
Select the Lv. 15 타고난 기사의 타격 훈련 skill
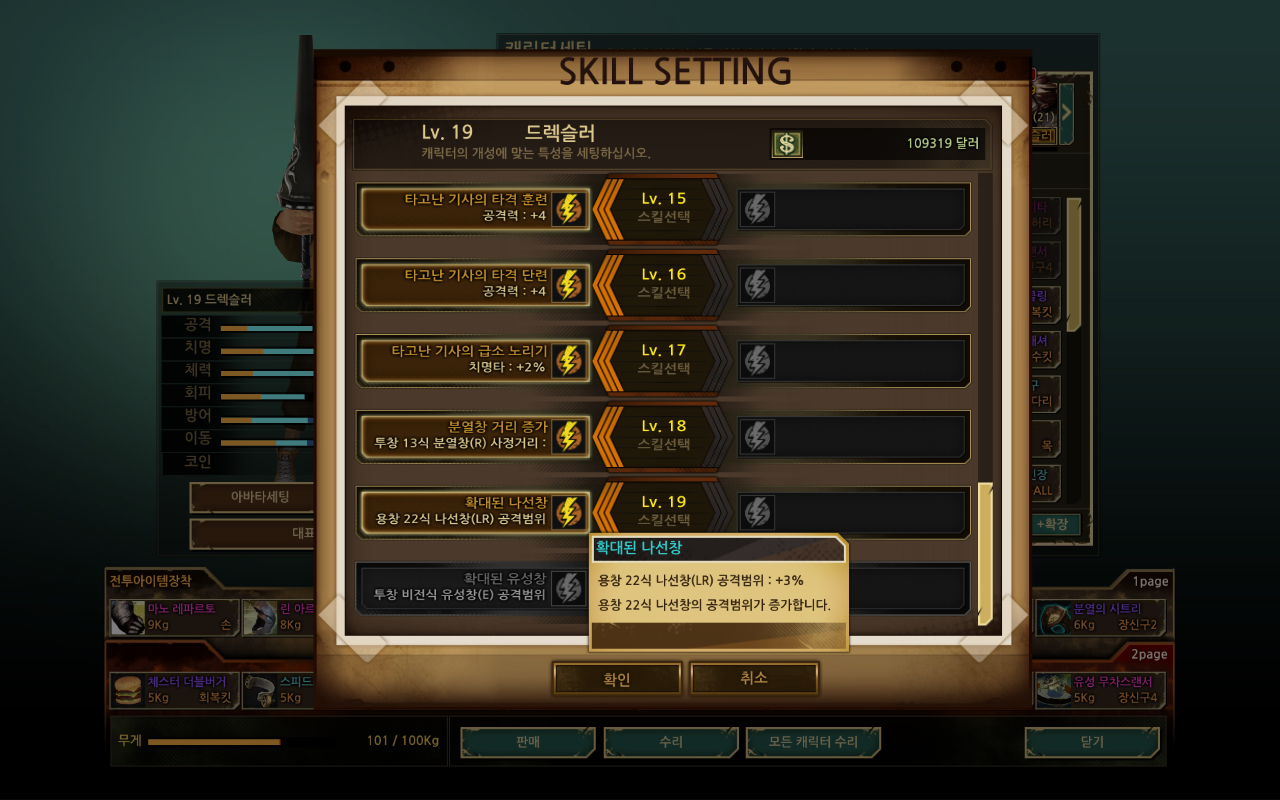point(474,208)
